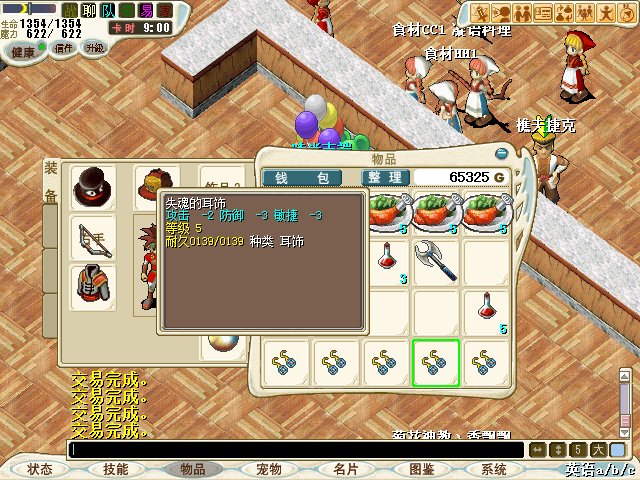This screenshot has height=480, width=640.
Task: Select the bow weapon equipment slot
Action: (93, 237)
